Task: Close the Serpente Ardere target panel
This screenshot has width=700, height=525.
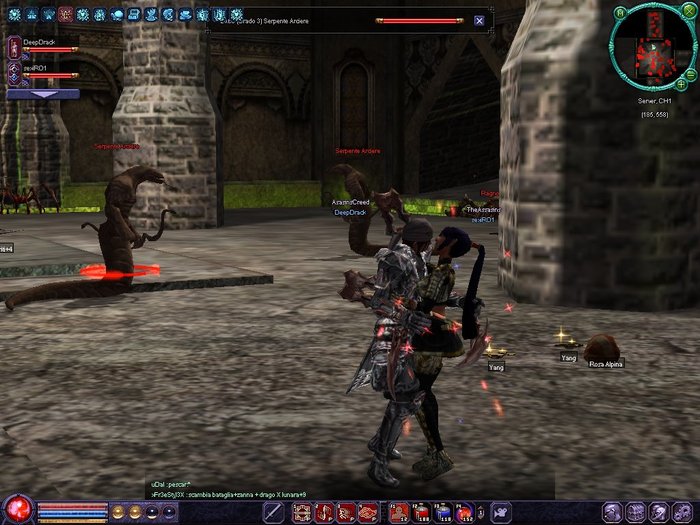Action: 479,20
